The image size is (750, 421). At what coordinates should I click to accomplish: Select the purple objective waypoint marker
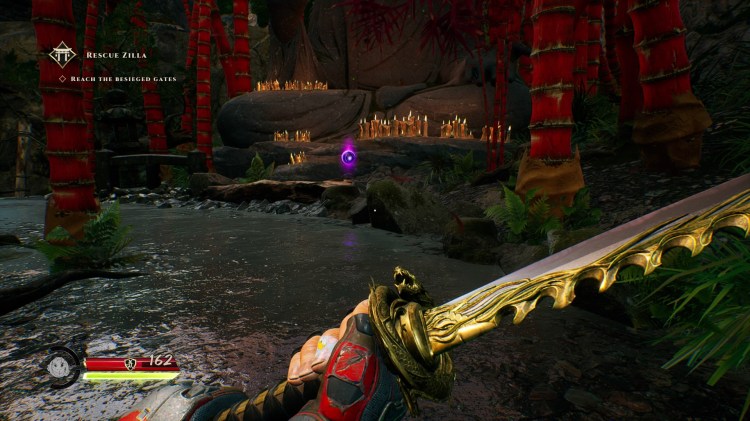[348, 156]
